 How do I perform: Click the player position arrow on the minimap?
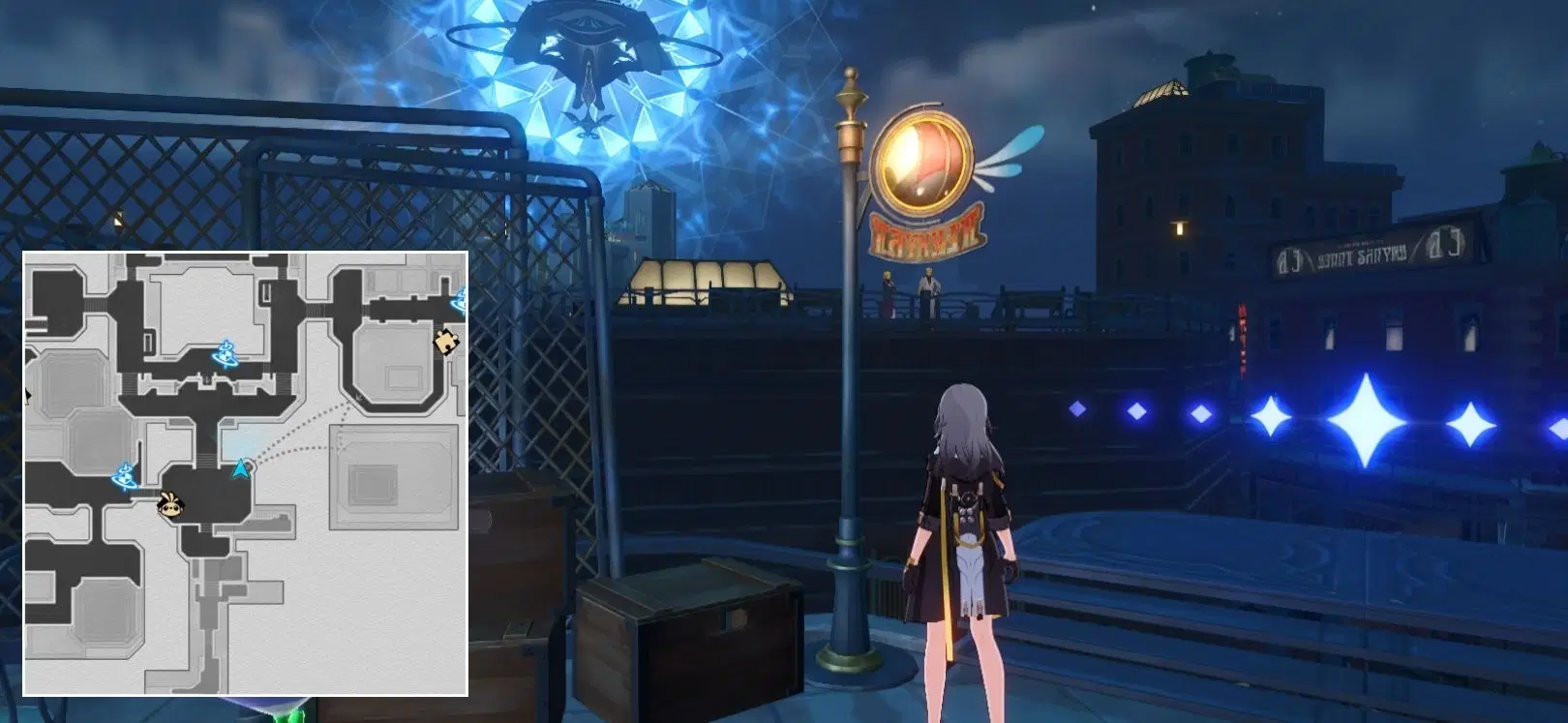click(x=240, y=469)
